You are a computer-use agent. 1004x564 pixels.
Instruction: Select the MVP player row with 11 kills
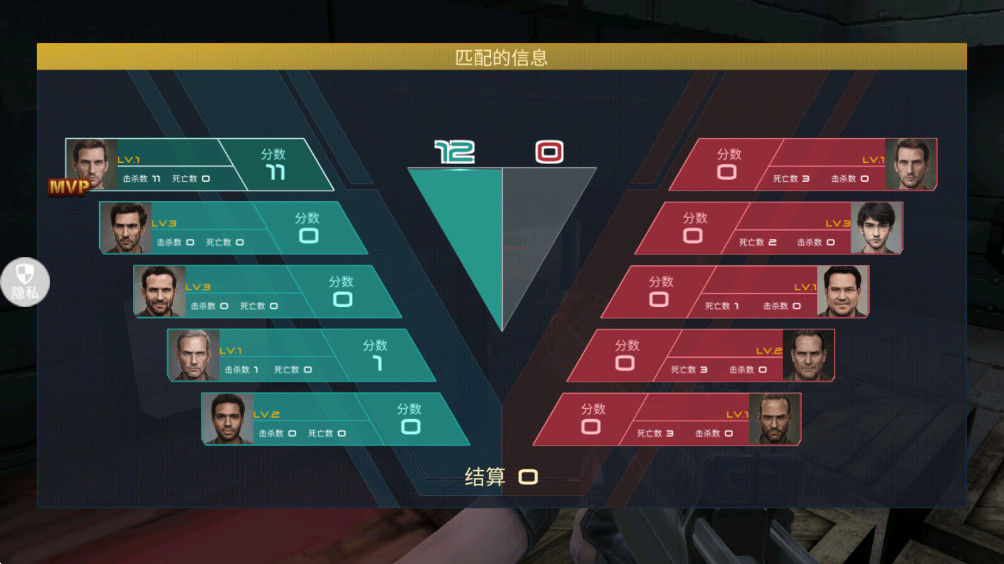coord(200,165)
